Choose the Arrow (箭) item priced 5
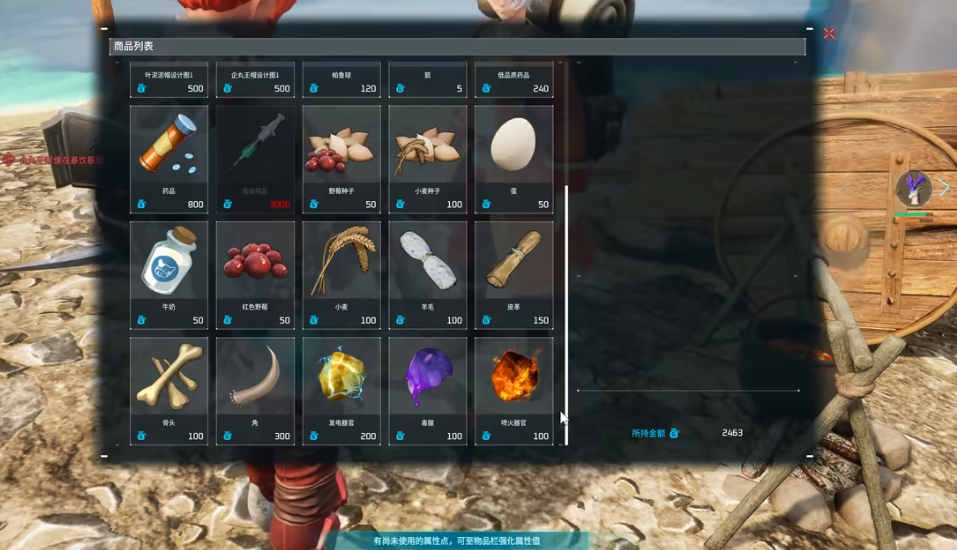This screenshot has height=550, width=957. click(x=427, y=80)
